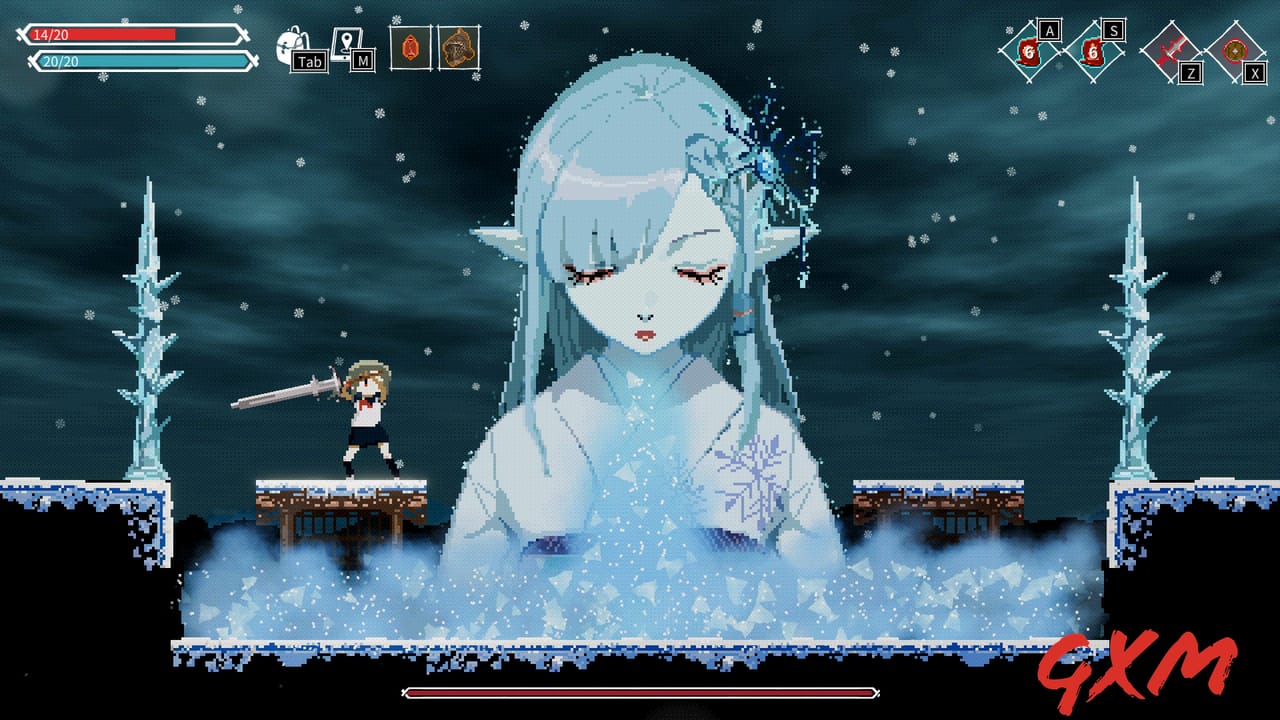The width and height of the screenshot is (1280, 720).
Task: Use the potion in skill slot A
Action: click(1030, 52)
